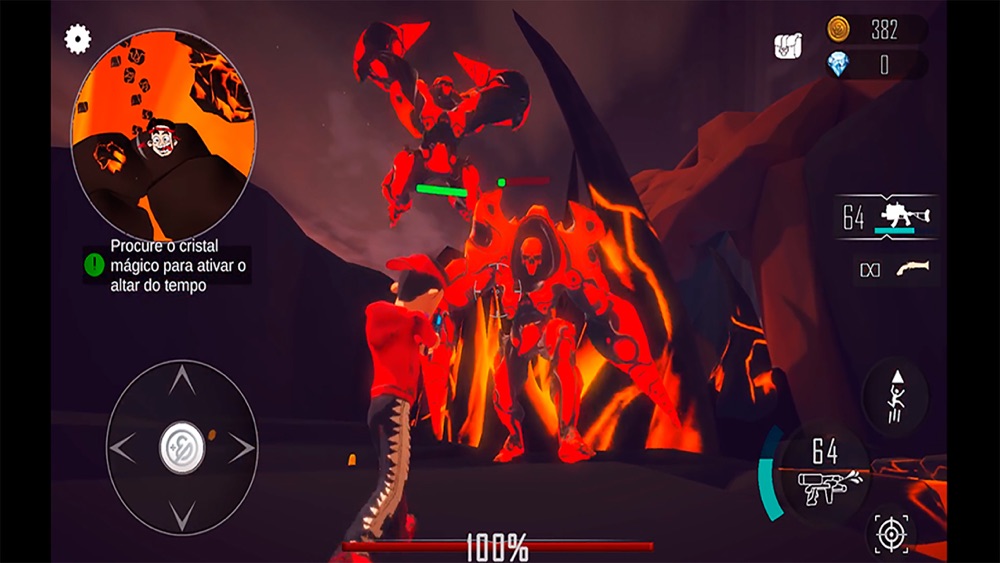The width and height of the screenshot is (1000, 563).
Task: Fire the weapon with the shoot button
Action: (824, 474)
